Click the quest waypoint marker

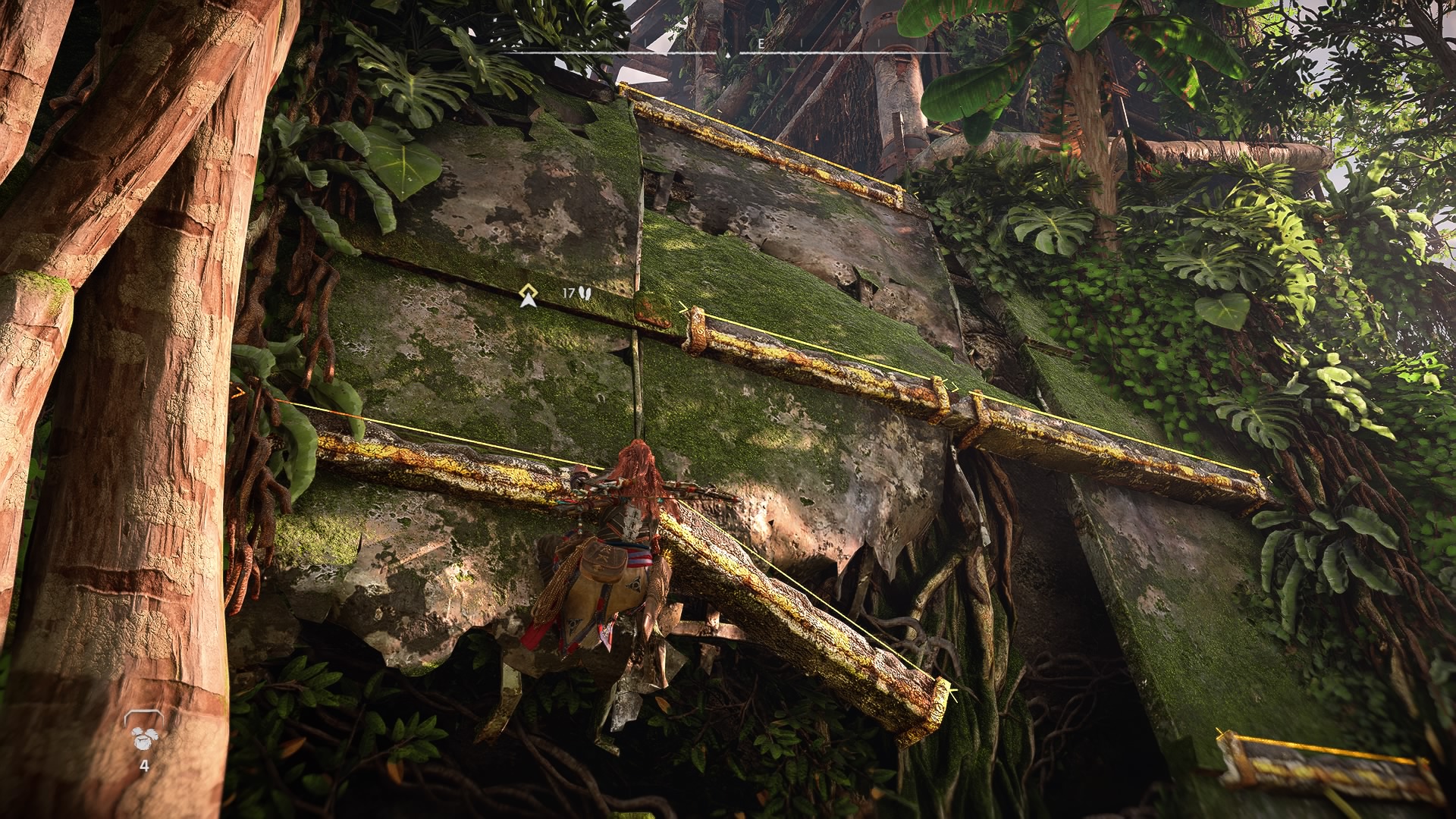point(529,296)
